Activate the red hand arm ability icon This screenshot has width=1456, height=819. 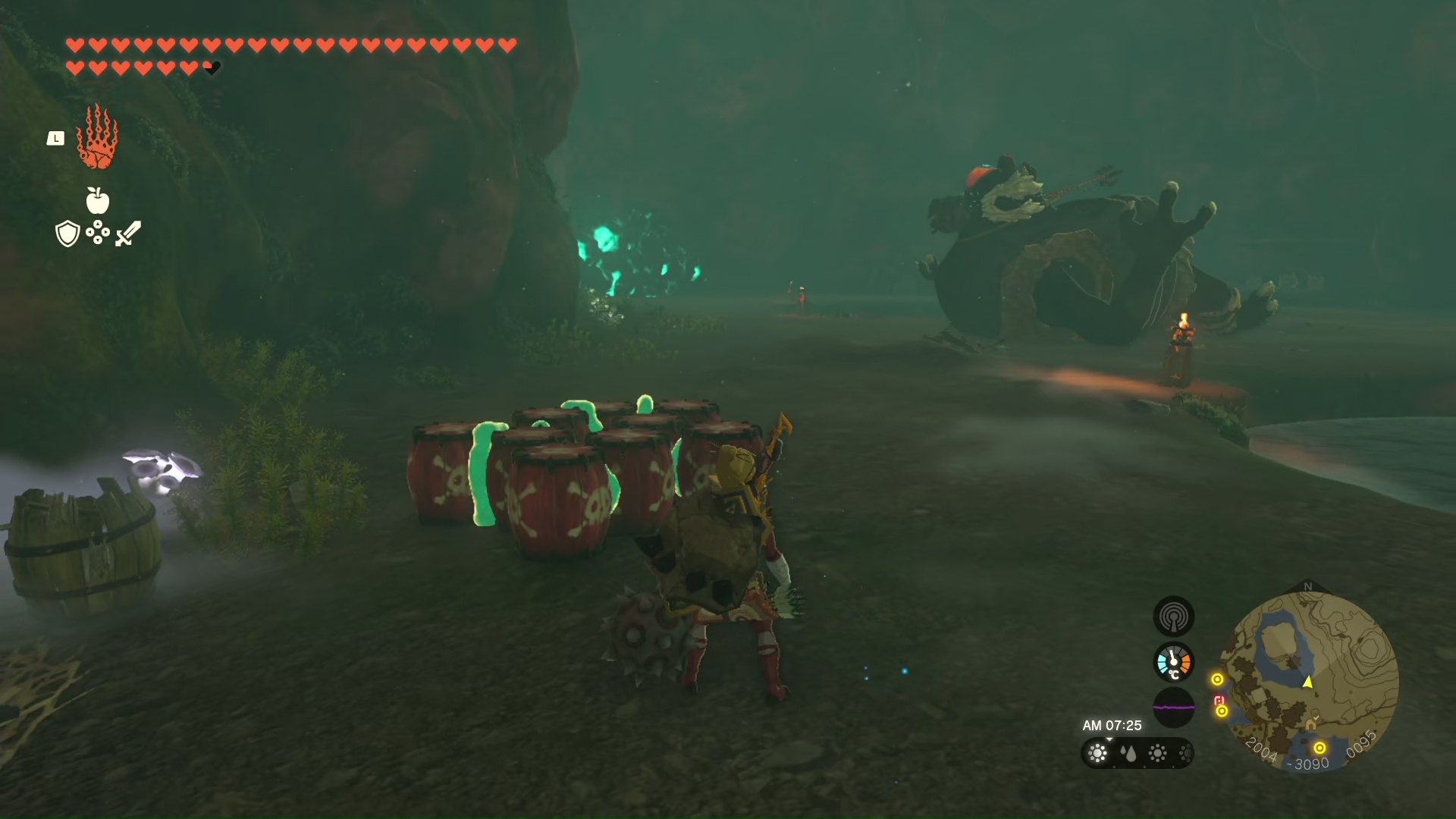tap(97, 137)
